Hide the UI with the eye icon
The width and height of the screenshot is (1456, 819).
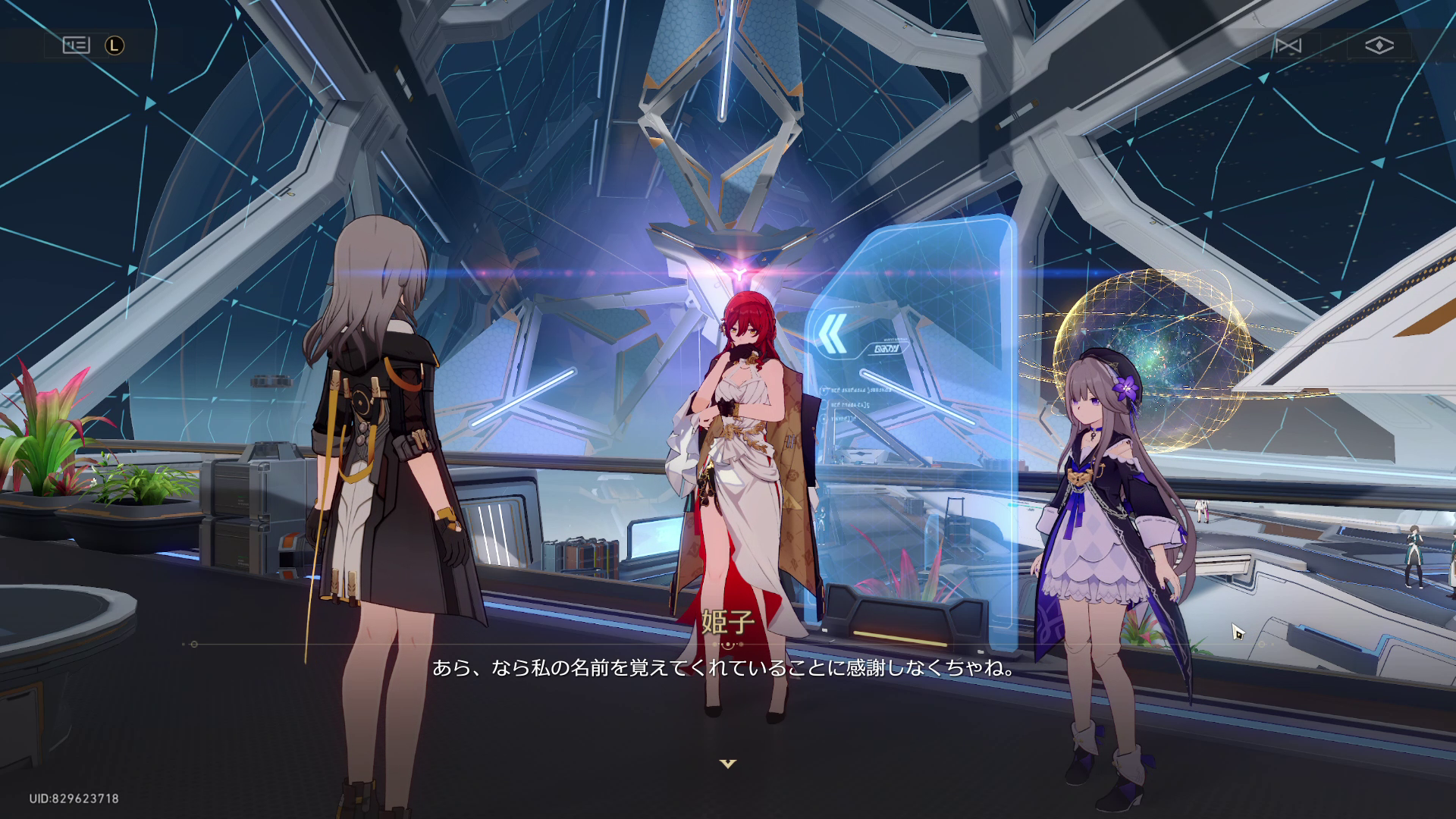tap(1380, 45)
